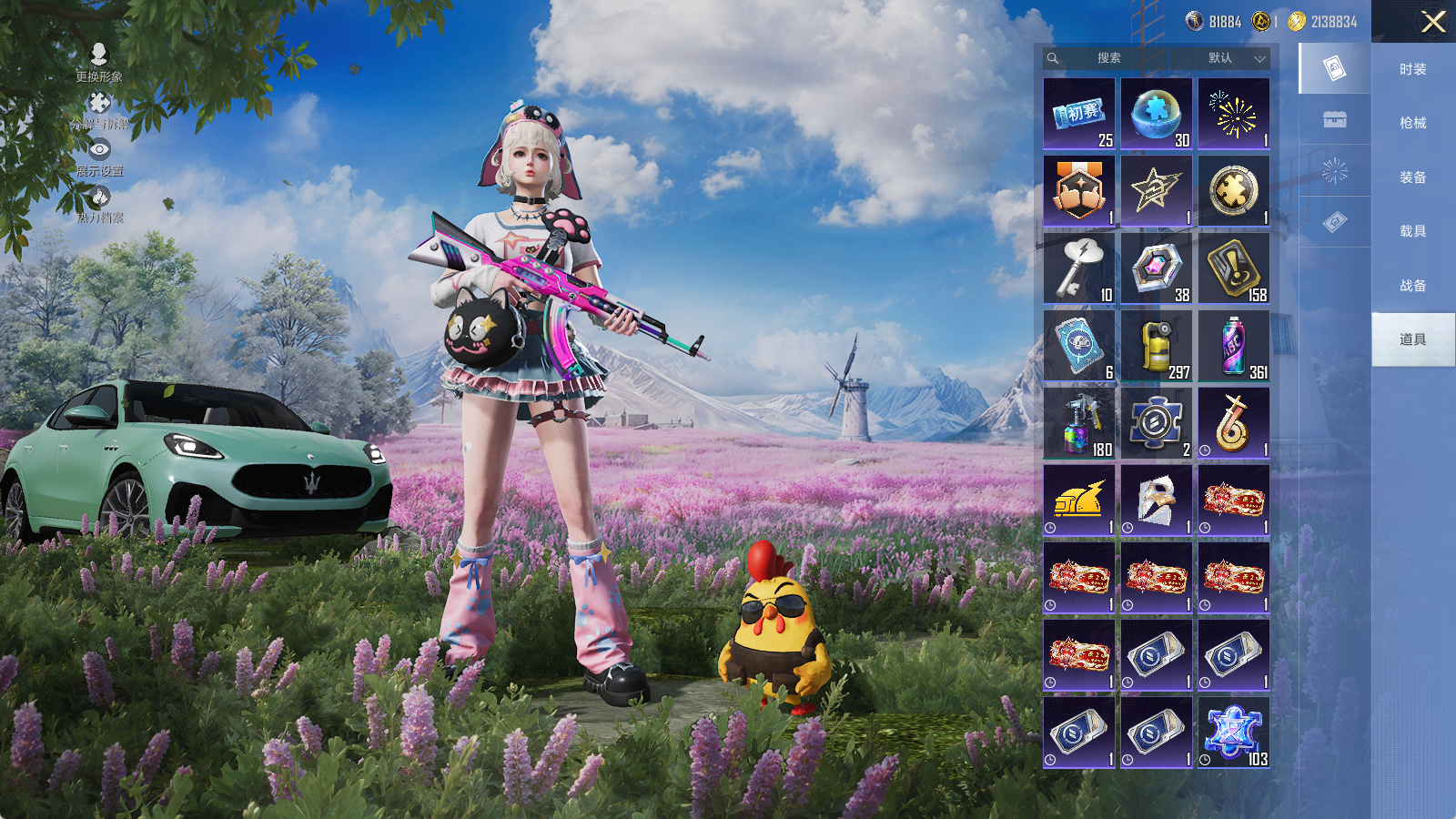Viewport: 1456px width, 819px height.
Task: Open the 枪械 firearms category
Action: point(1412,123)
